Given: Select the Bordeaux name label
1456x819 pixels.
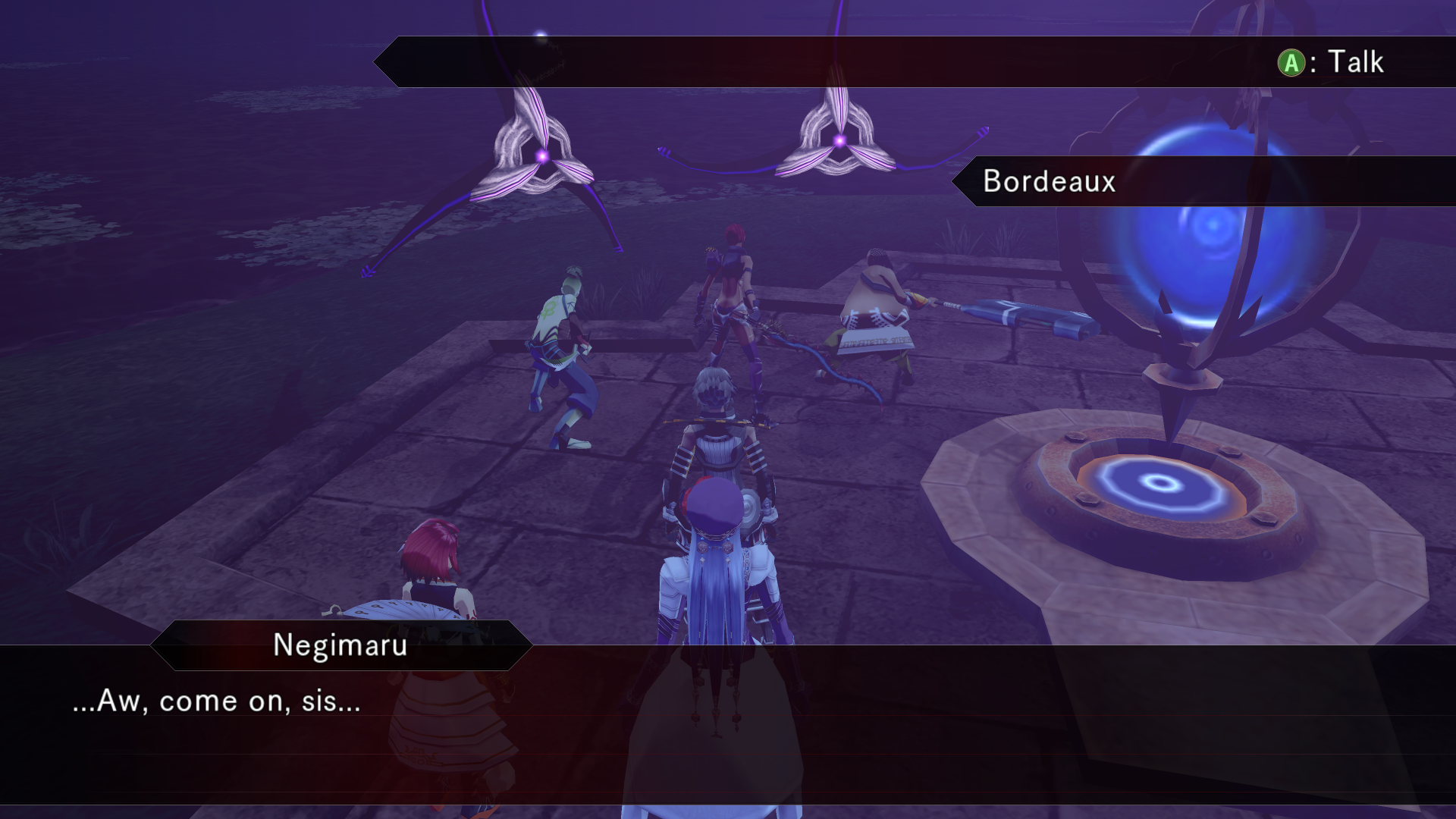Looking at the screenshot, I should click(x=1050, y=181).
